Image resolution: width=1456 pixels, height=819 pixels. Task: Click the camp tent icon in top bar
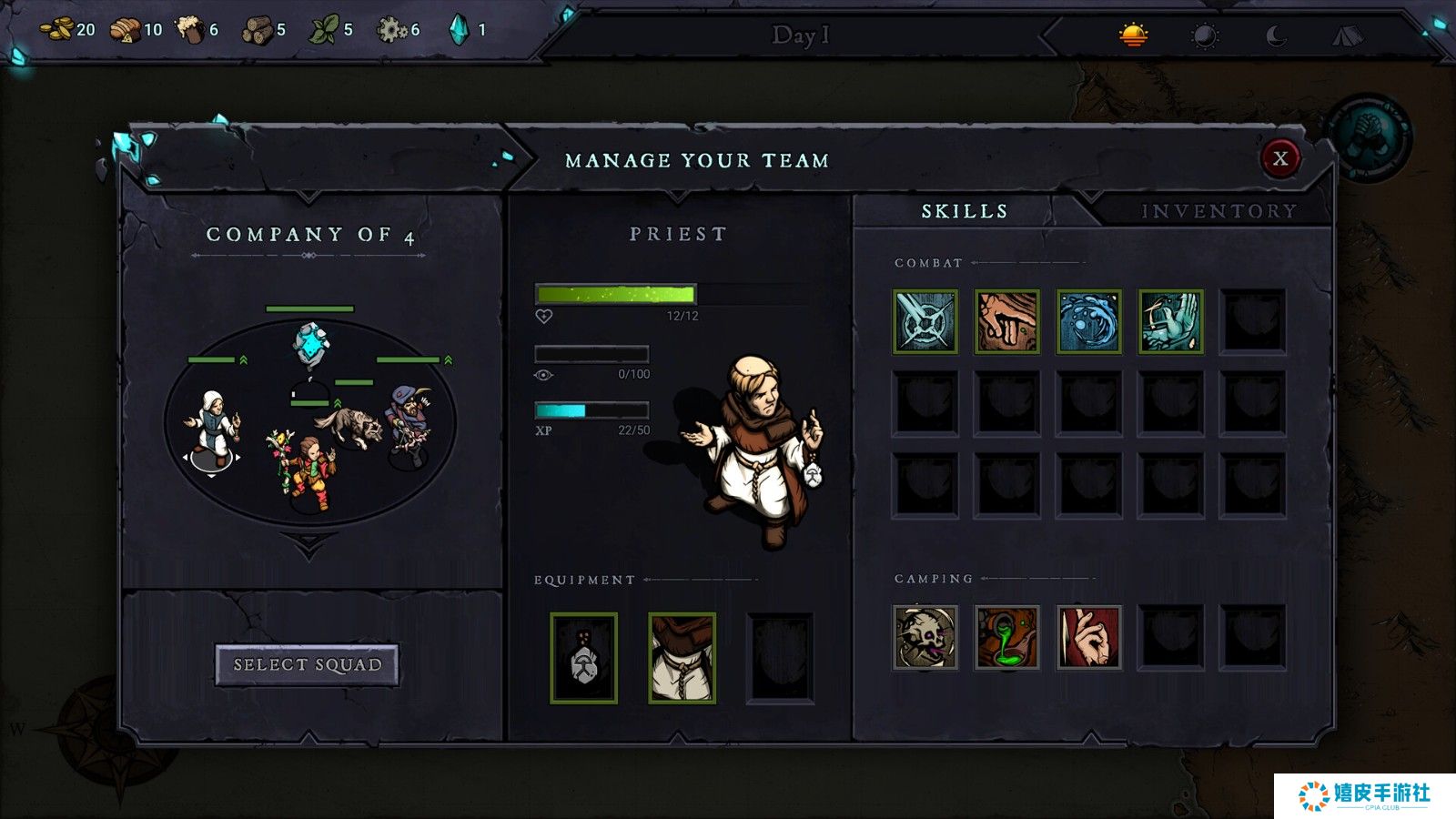[x=1348, y=35]
